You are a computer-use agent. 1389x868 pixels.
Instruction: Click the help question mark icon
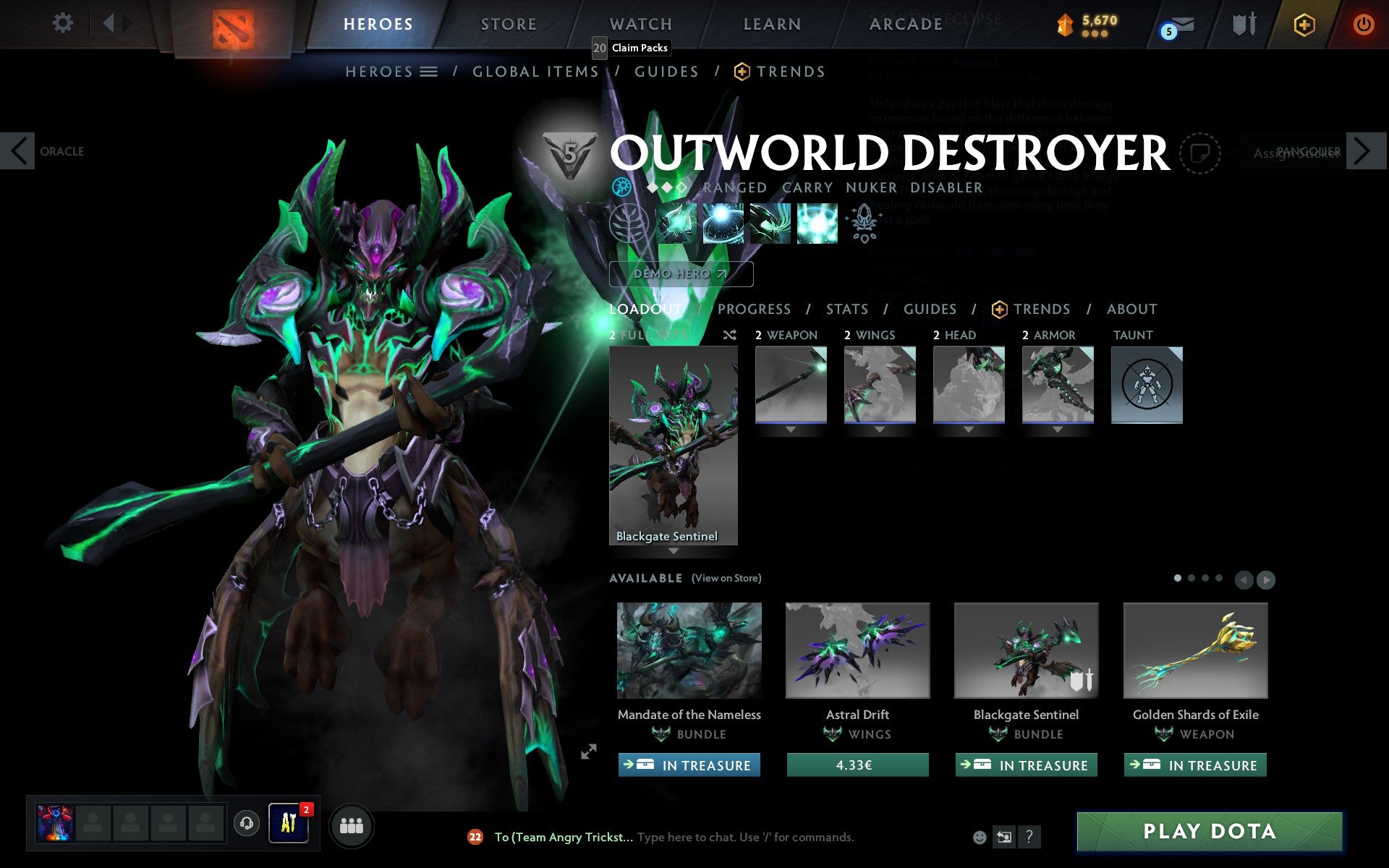(1030, 837)
